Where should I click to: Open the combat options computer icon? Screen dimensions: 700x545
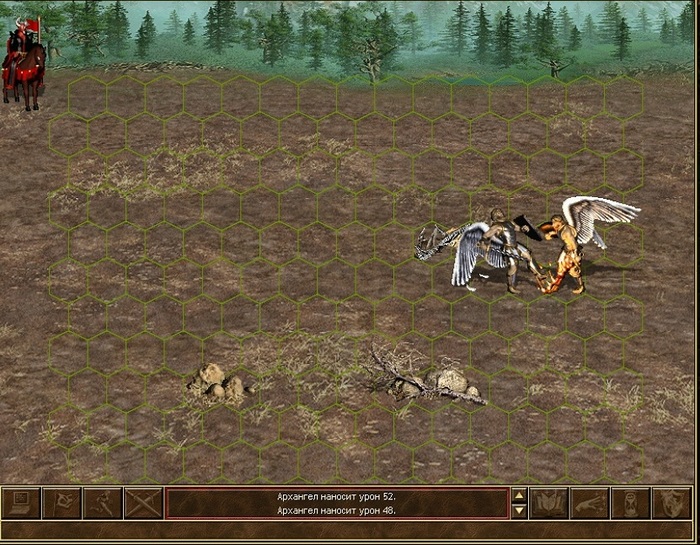pyautogui.click(x=22, y=503)
